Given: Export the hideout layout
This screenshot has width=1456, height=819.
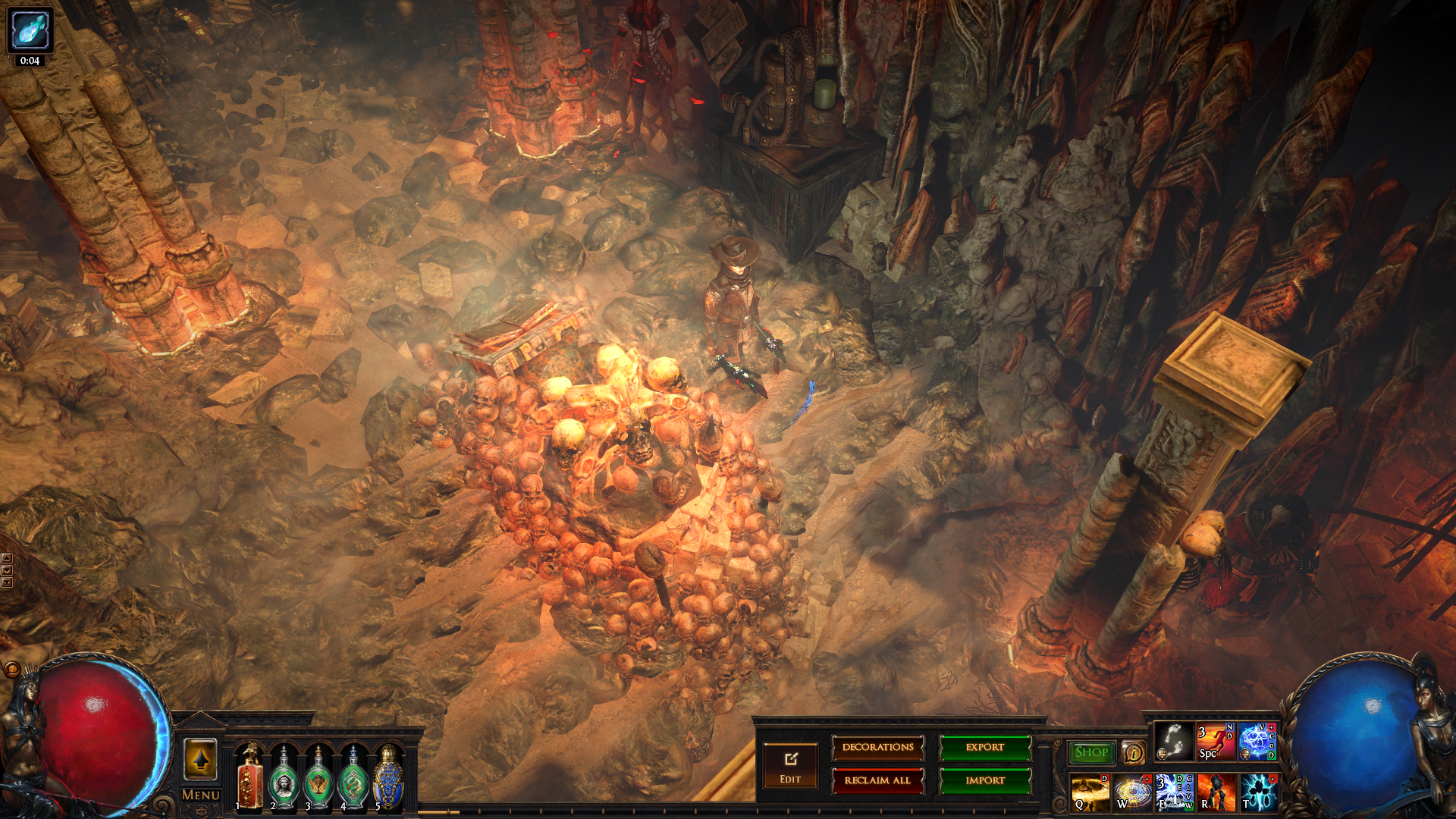Looking at the screenshot, I should 985,748.
